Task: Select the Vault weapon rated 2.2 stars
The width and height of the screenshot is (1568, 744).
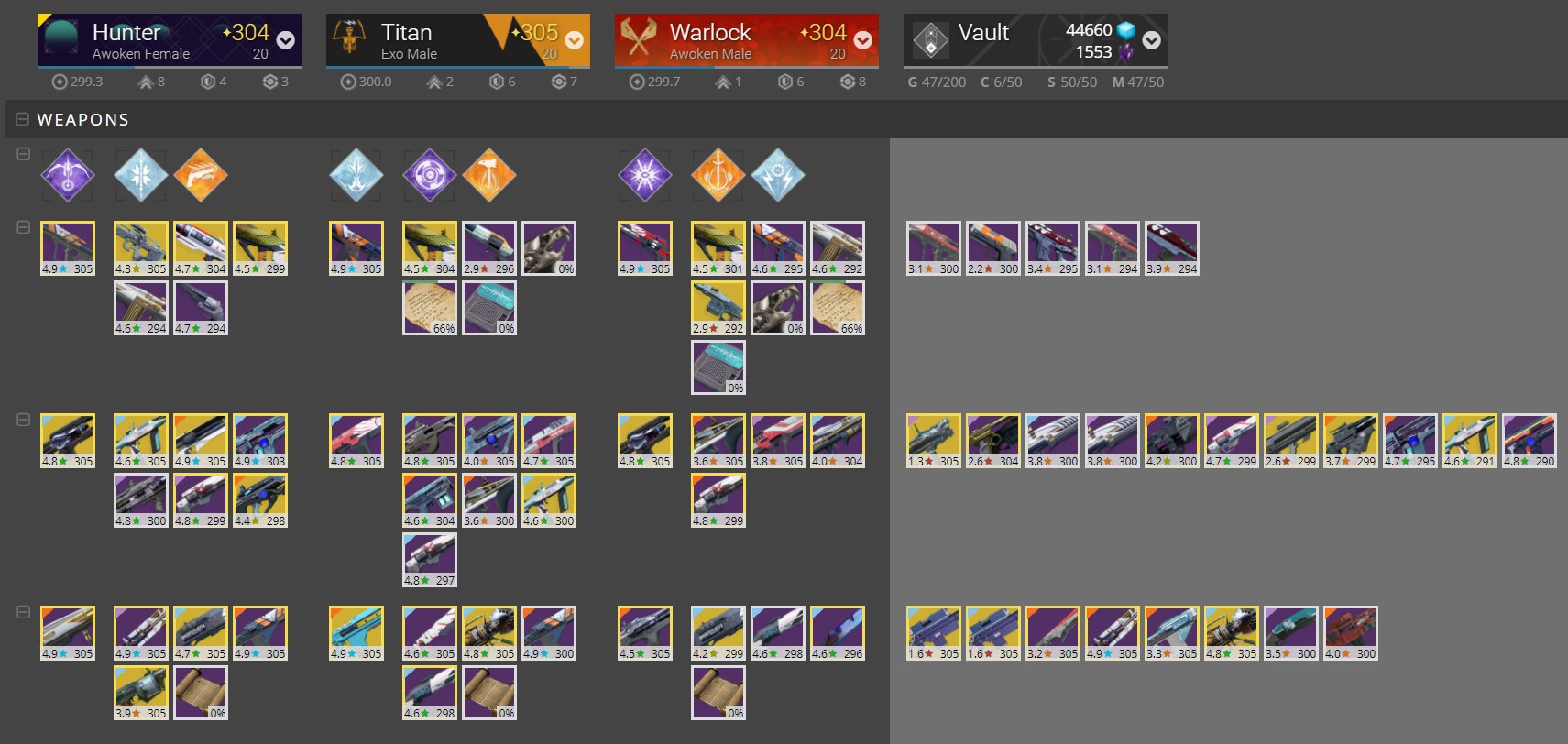Action: 993,247
